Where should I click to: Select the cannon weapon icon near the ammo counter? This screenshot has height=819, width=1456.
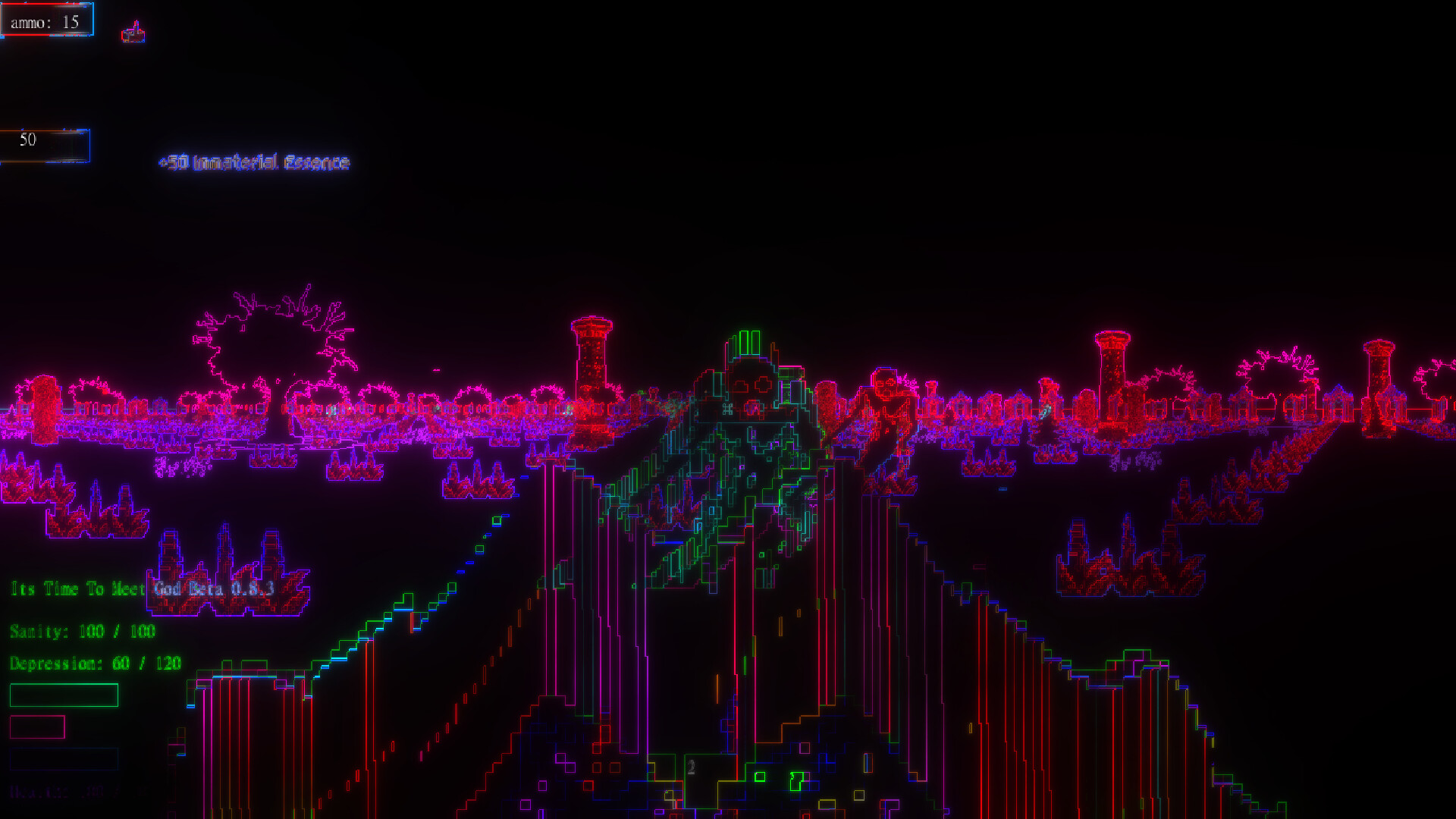pos(133,32)
